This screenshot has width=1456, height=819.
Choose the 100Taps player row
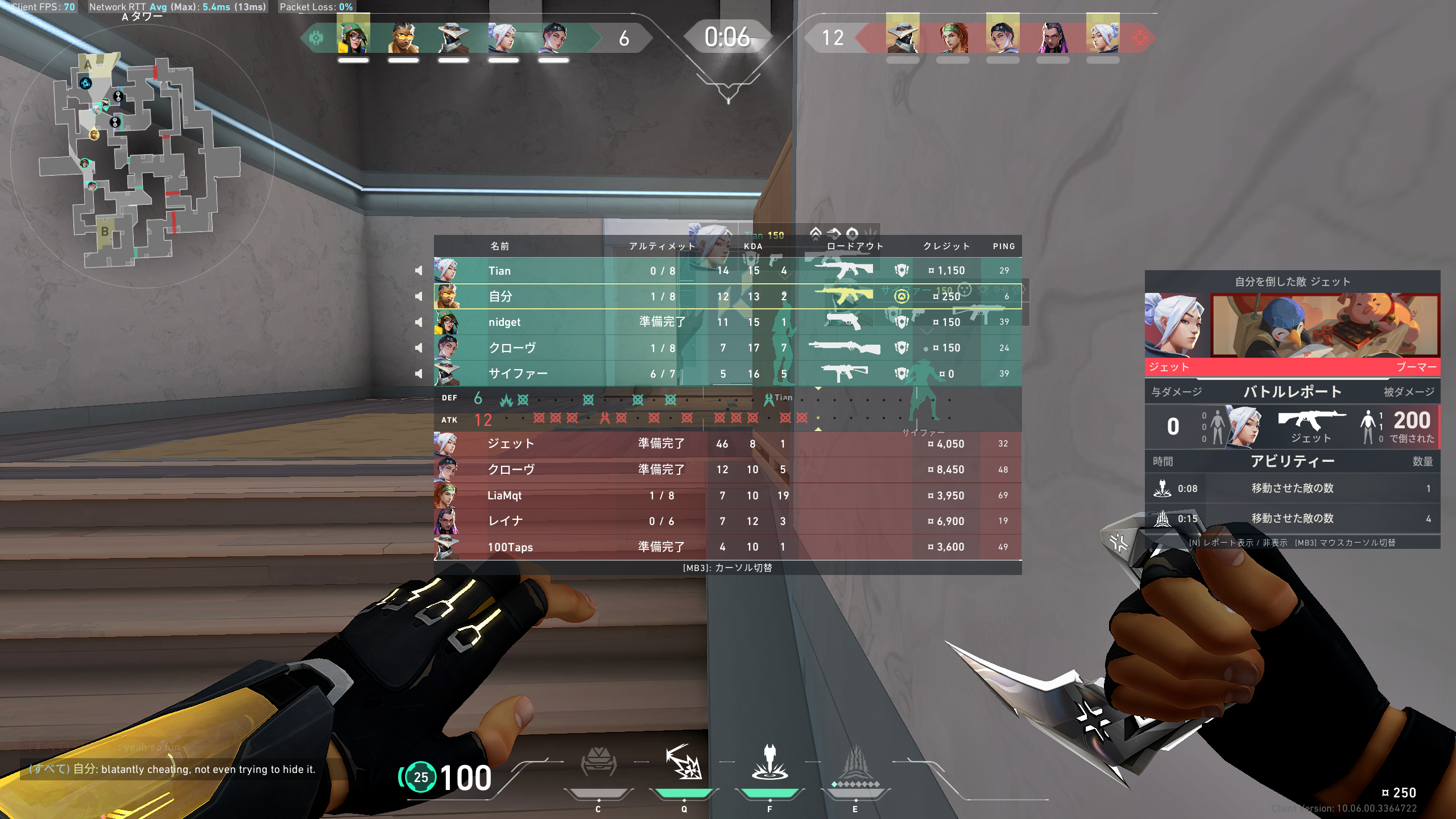click(728, 547)
